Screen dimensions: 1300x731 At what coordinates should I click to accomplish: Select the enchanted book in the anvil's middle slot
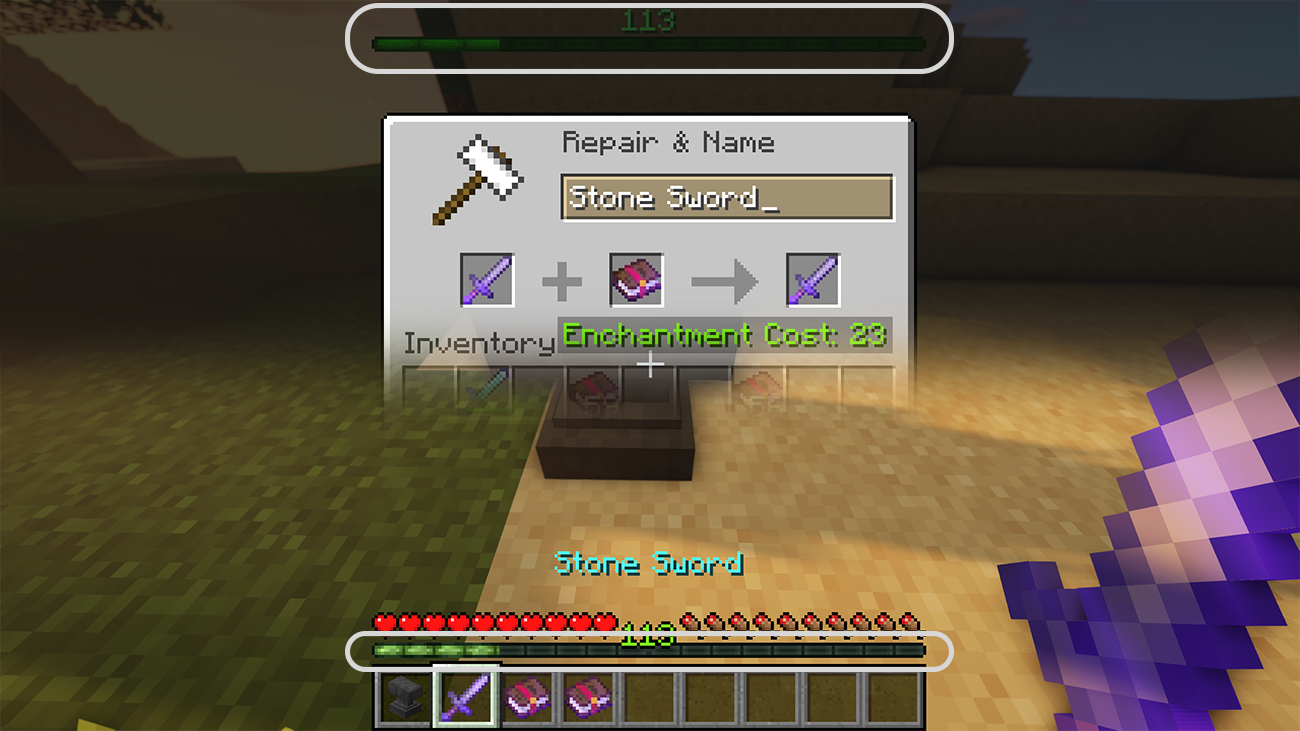pos(636,280)
